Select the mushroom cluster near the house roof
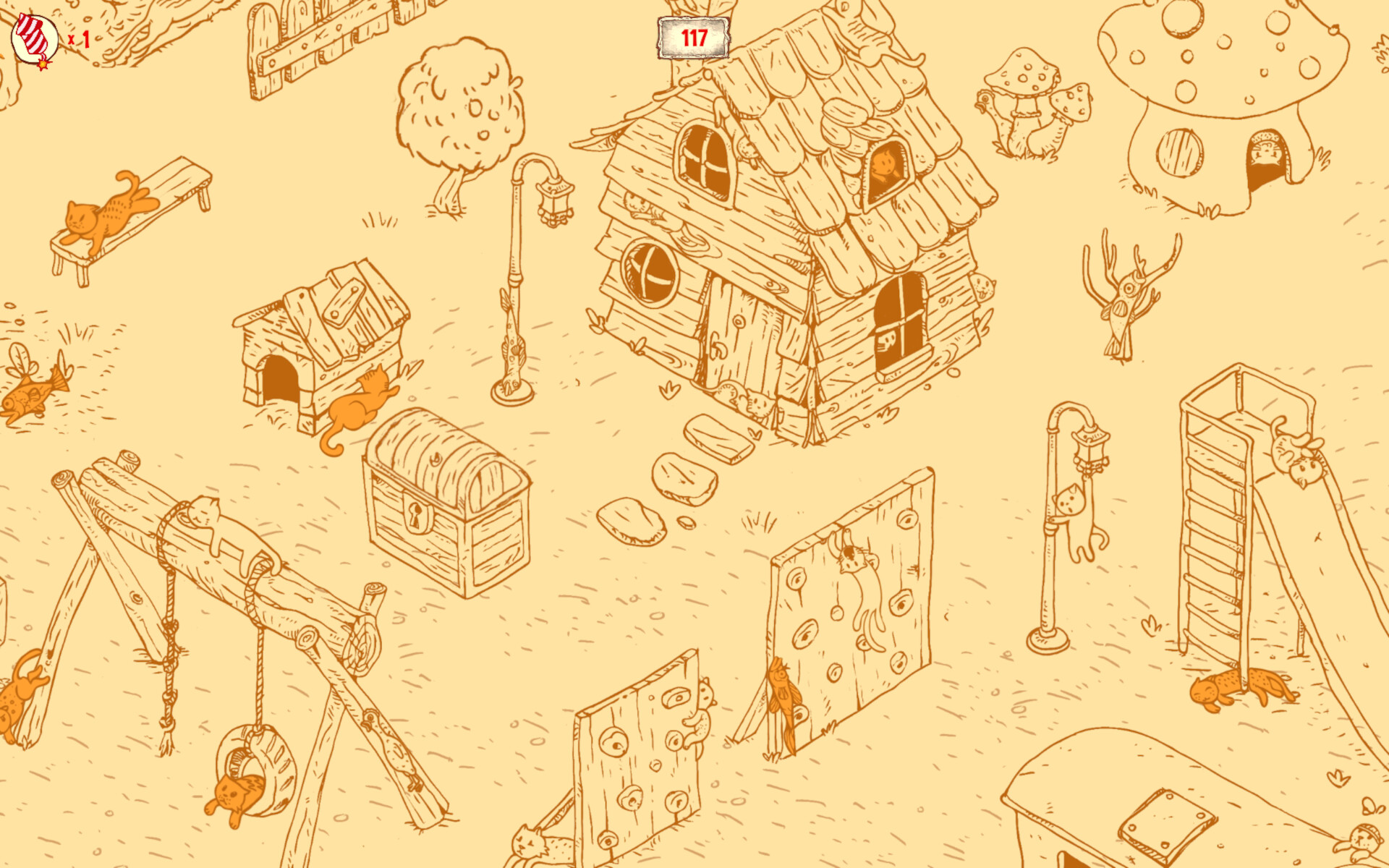Viewport: 1389px width, 868px height. coord(1020,87)
